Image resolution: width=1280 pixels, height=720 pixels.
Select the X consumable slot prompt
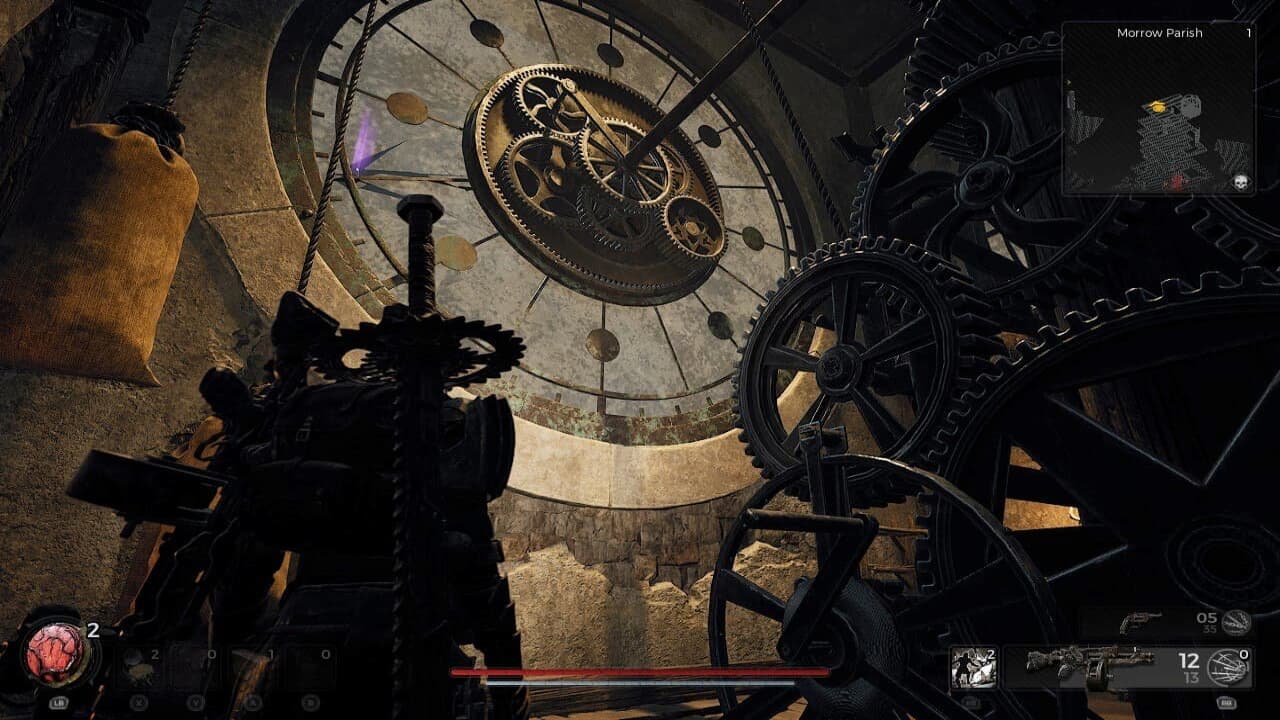[x=138, y=700]
